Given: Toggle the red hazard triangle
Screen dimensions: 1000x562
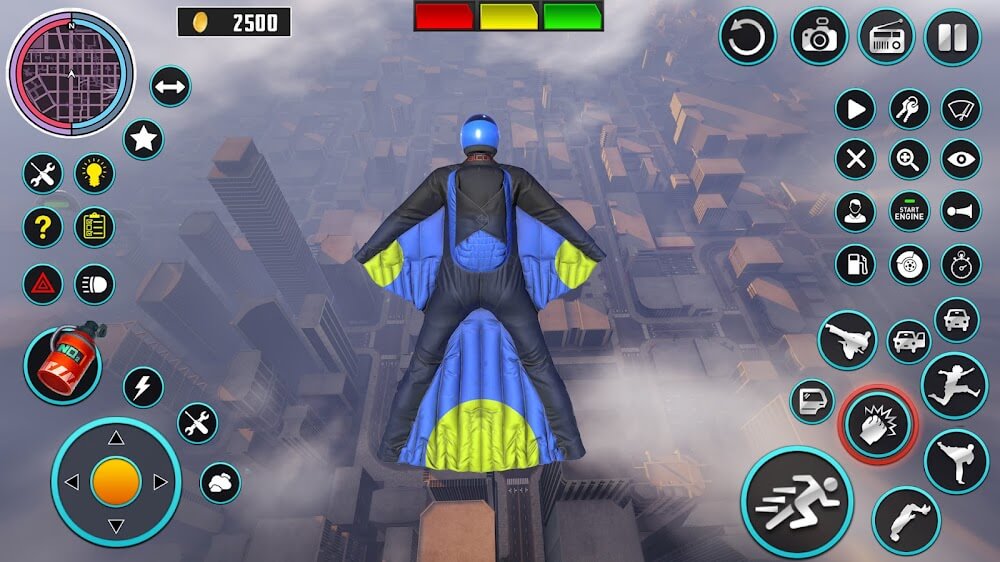Looking at the screenshot, I should pos(42,284).
